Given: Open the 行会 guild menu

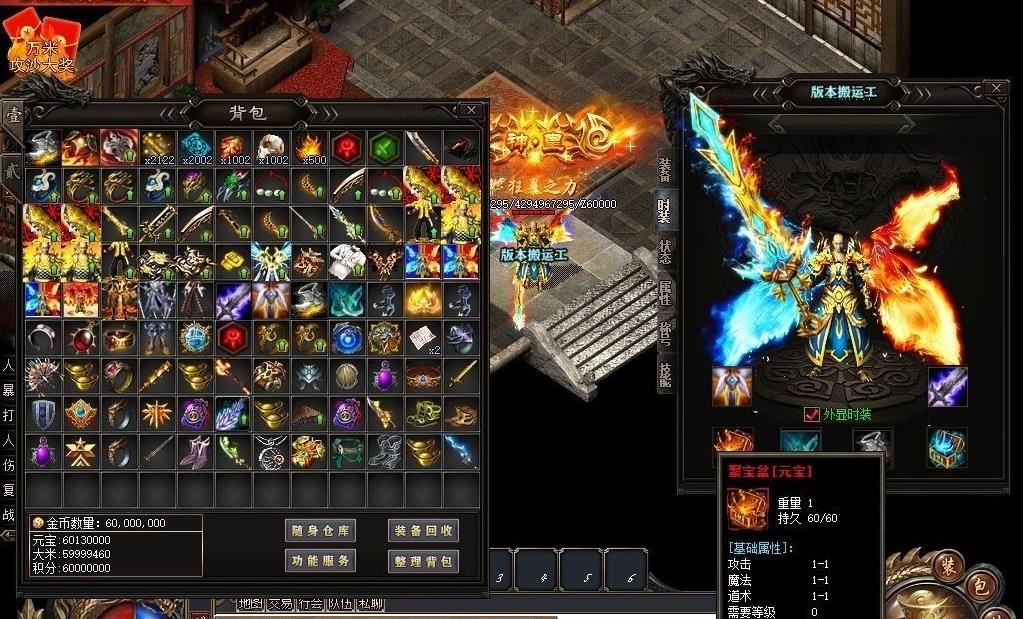Looking at the screenshot, I should coord(310,604).
